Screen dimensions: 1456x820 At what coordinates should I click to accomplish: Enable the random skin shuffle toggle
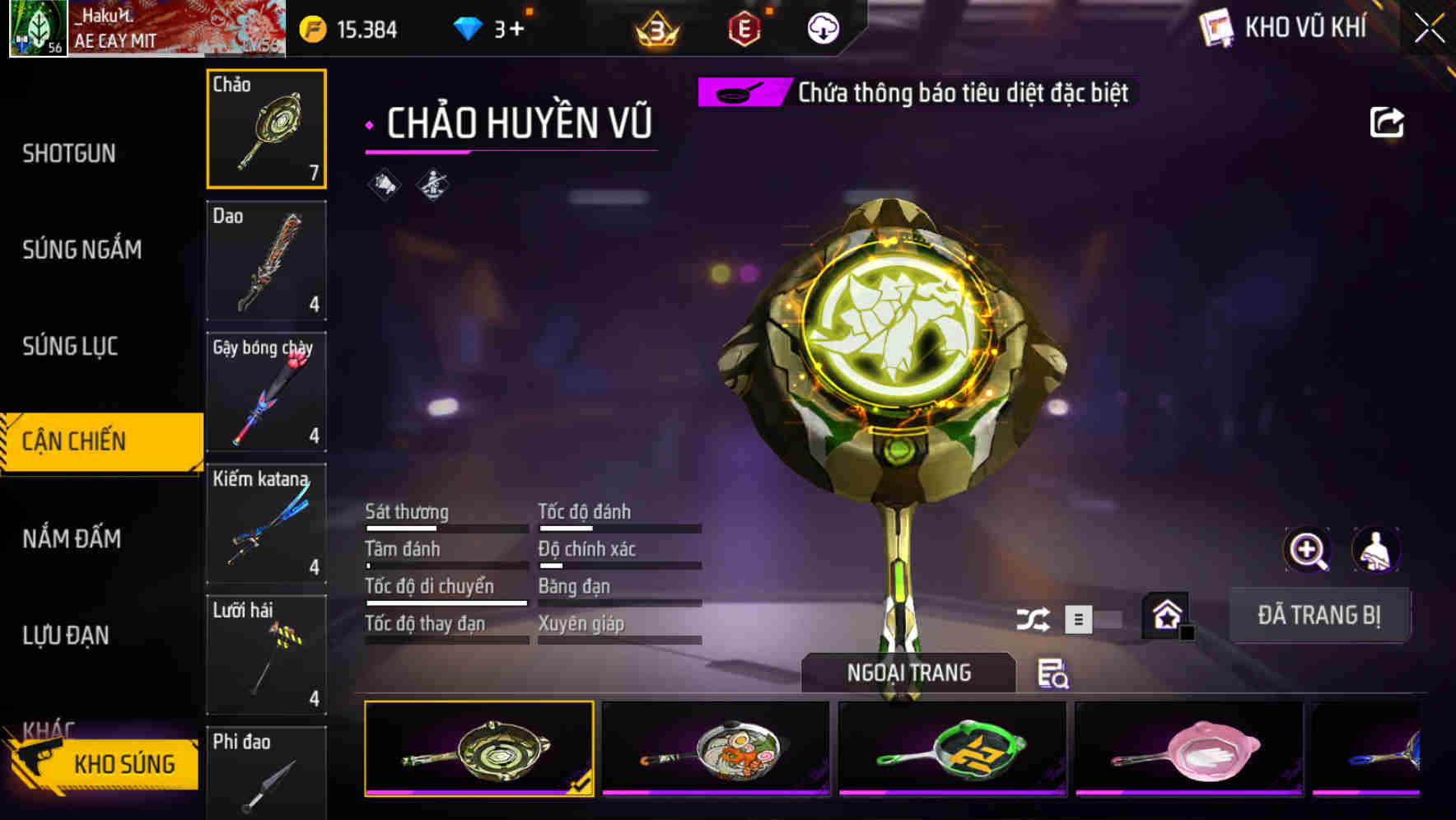1035,618
